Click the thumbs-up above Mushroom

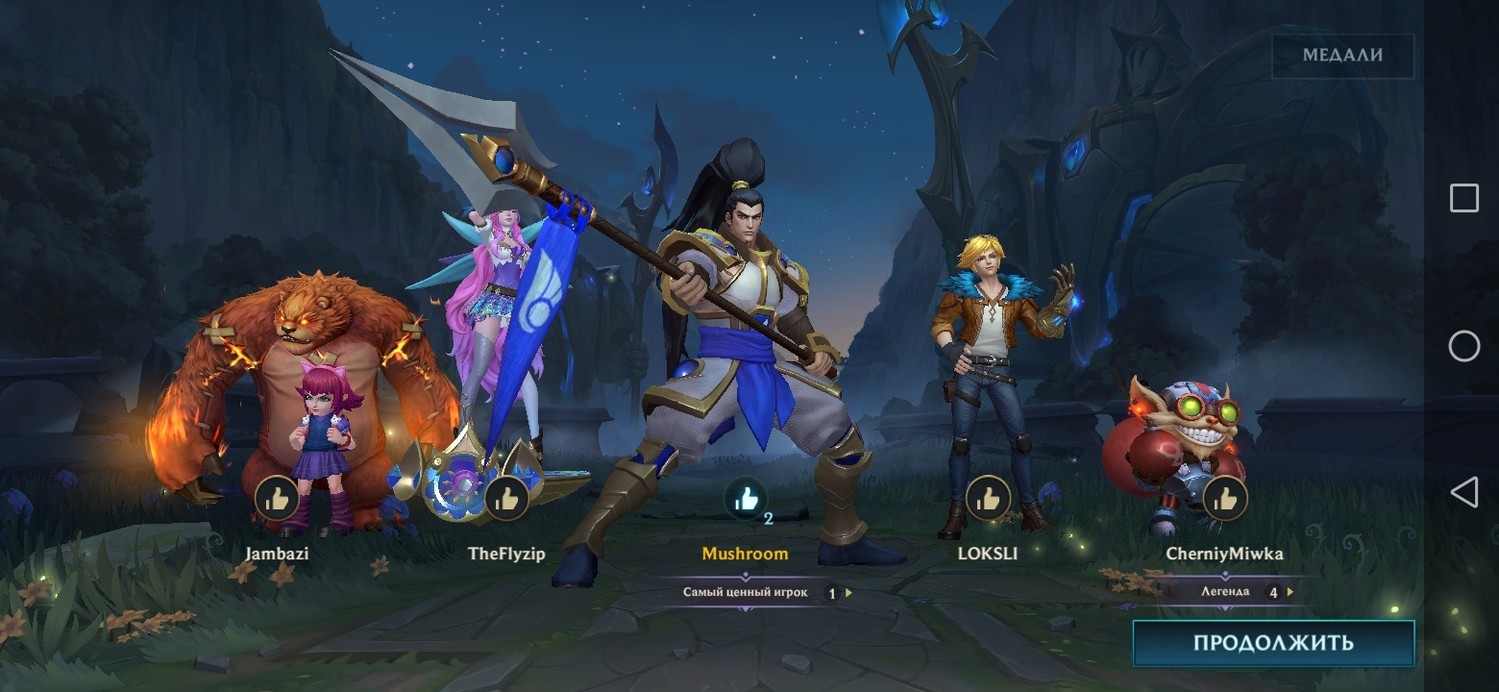[x=746, y=498]
